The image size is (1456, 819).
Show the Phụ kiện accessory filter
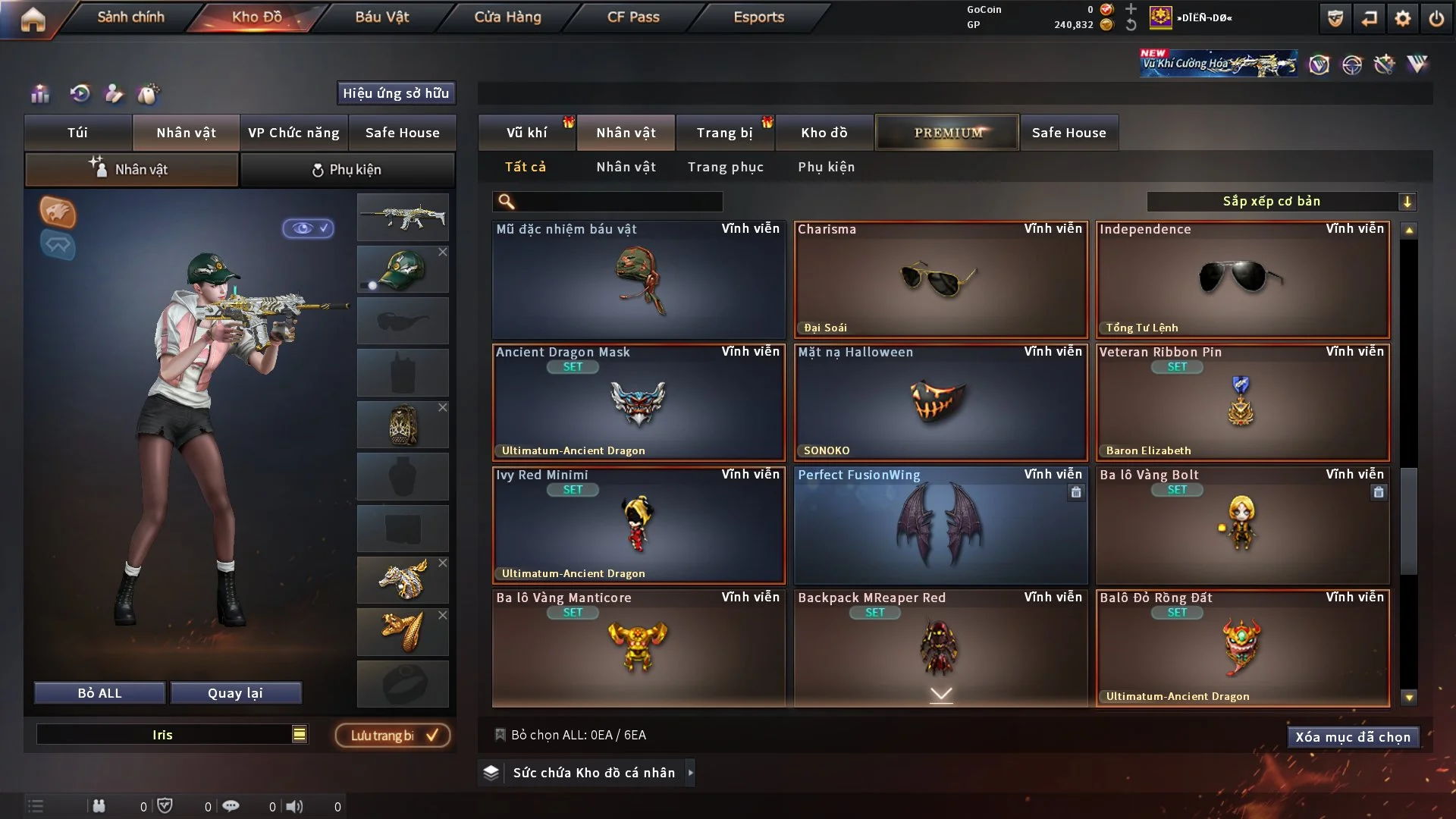click(x=826, y=167)
